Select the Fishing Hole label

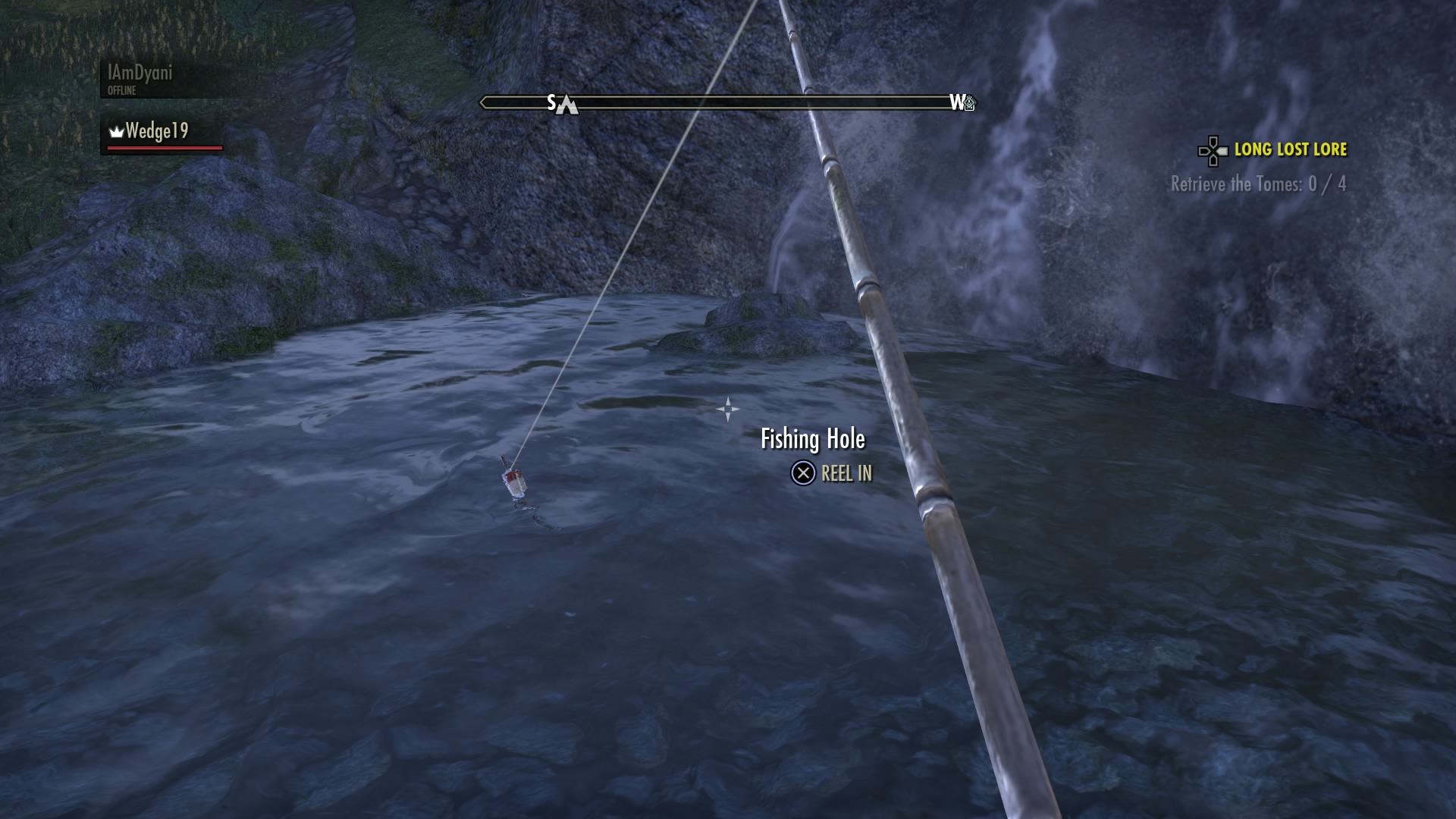[x=813, y=438]
